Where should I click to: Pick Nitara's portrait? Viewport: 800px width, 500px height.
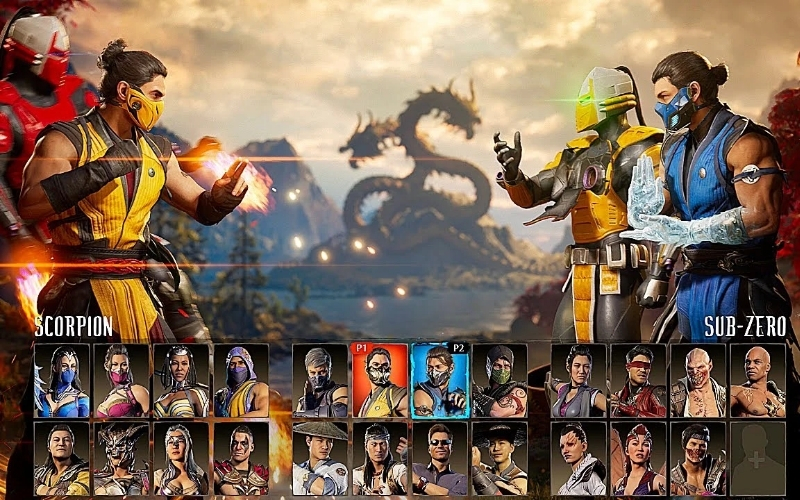click(638, 458)
